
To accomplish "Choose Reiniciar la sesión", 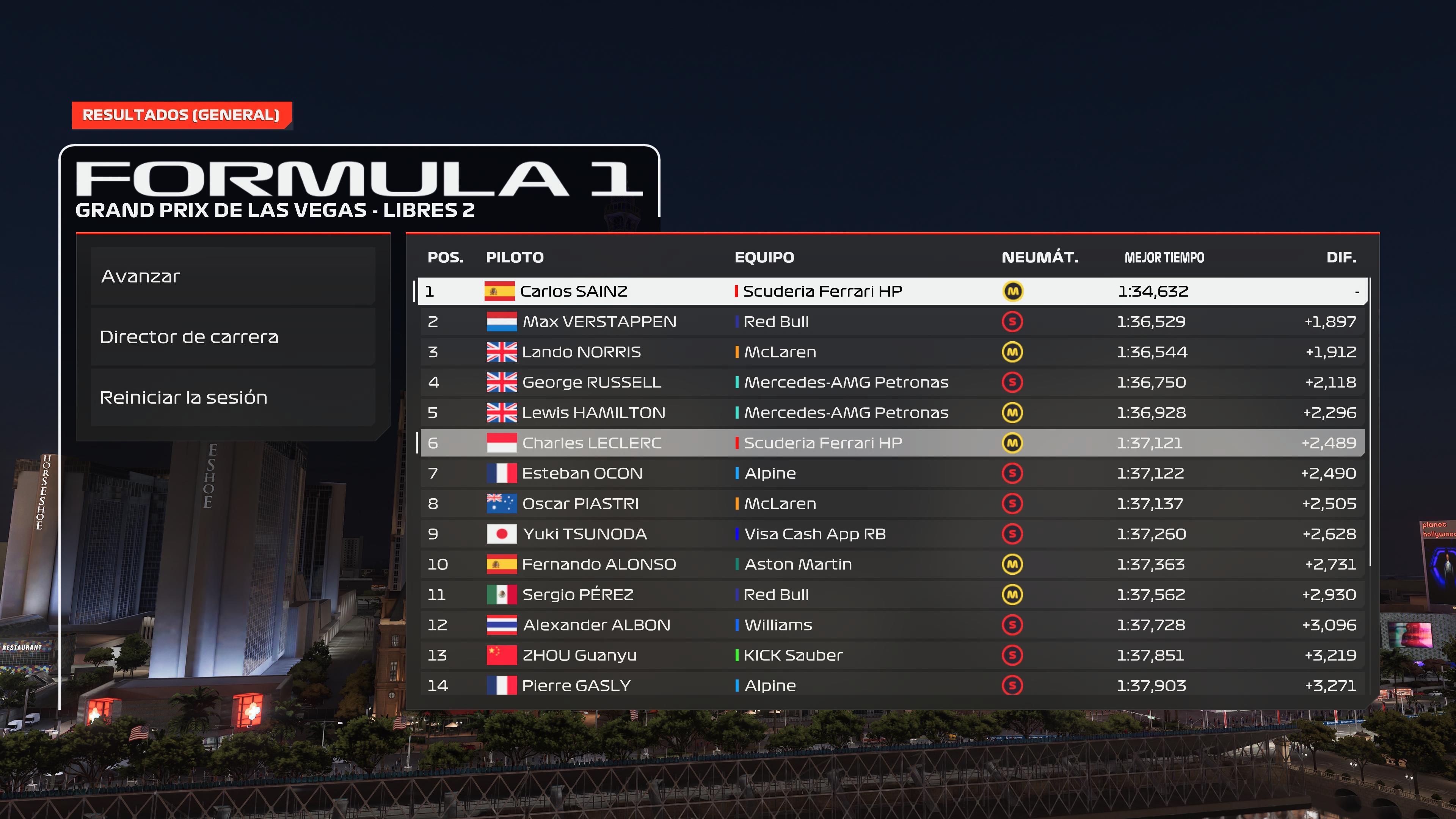I will pyautogui.click(x=233, y=397).
